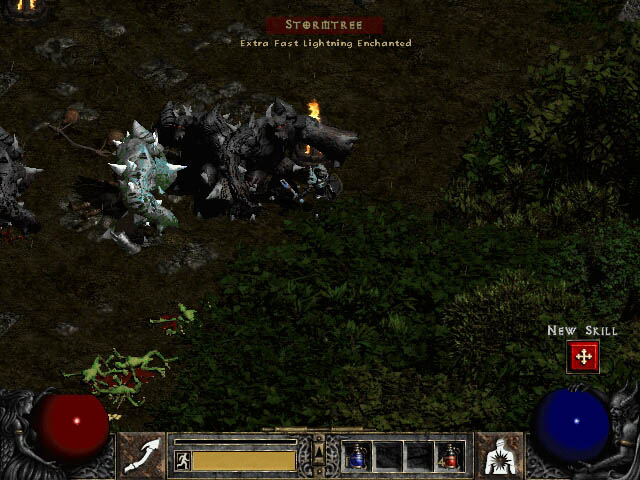Open the right-click skill selector
This screenshot has height=480, width=640.
coord(499,455)
